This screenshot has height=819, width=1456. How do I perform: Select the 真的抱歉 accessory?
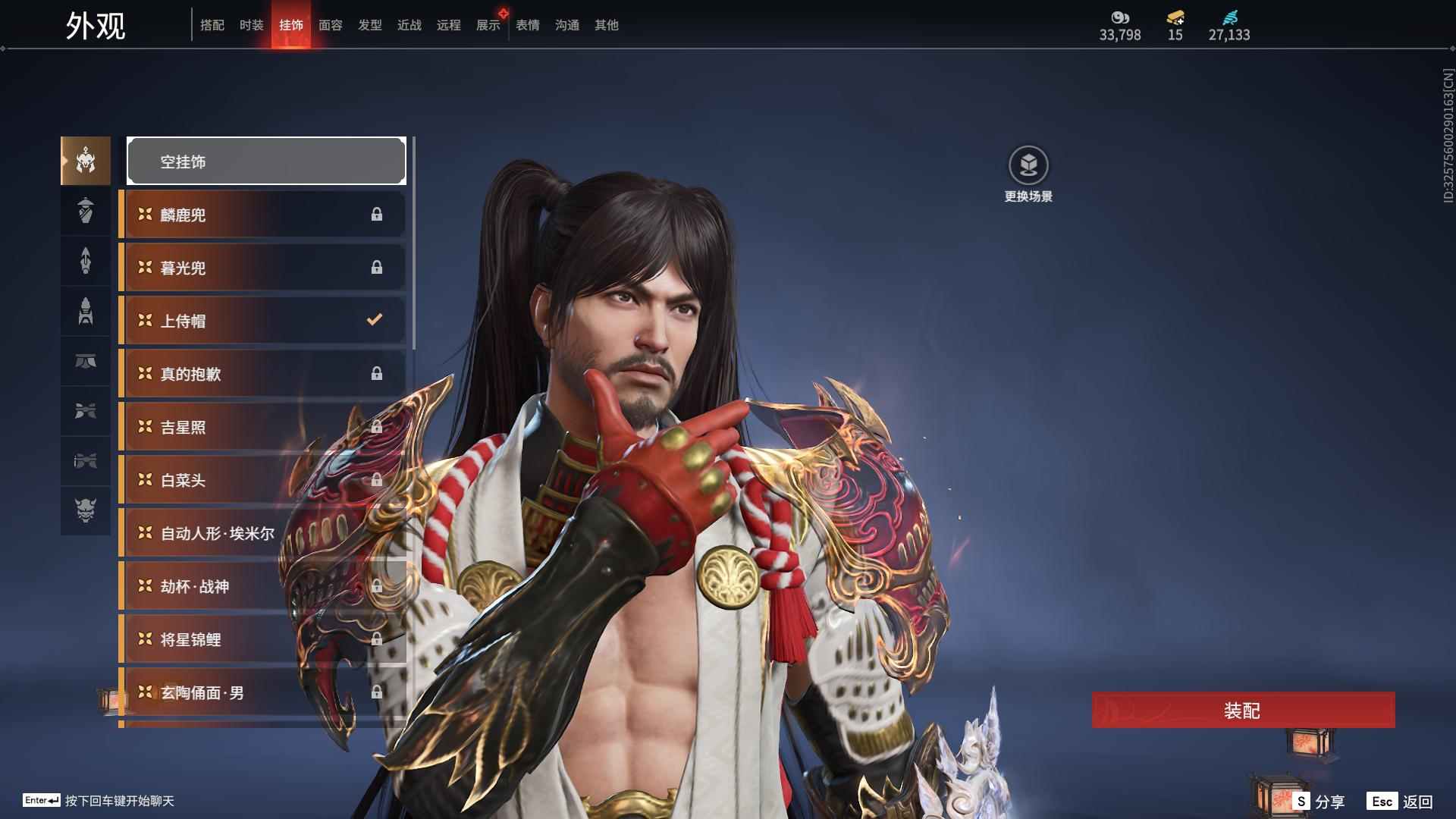pyautogui.click(x=262, y=374)
